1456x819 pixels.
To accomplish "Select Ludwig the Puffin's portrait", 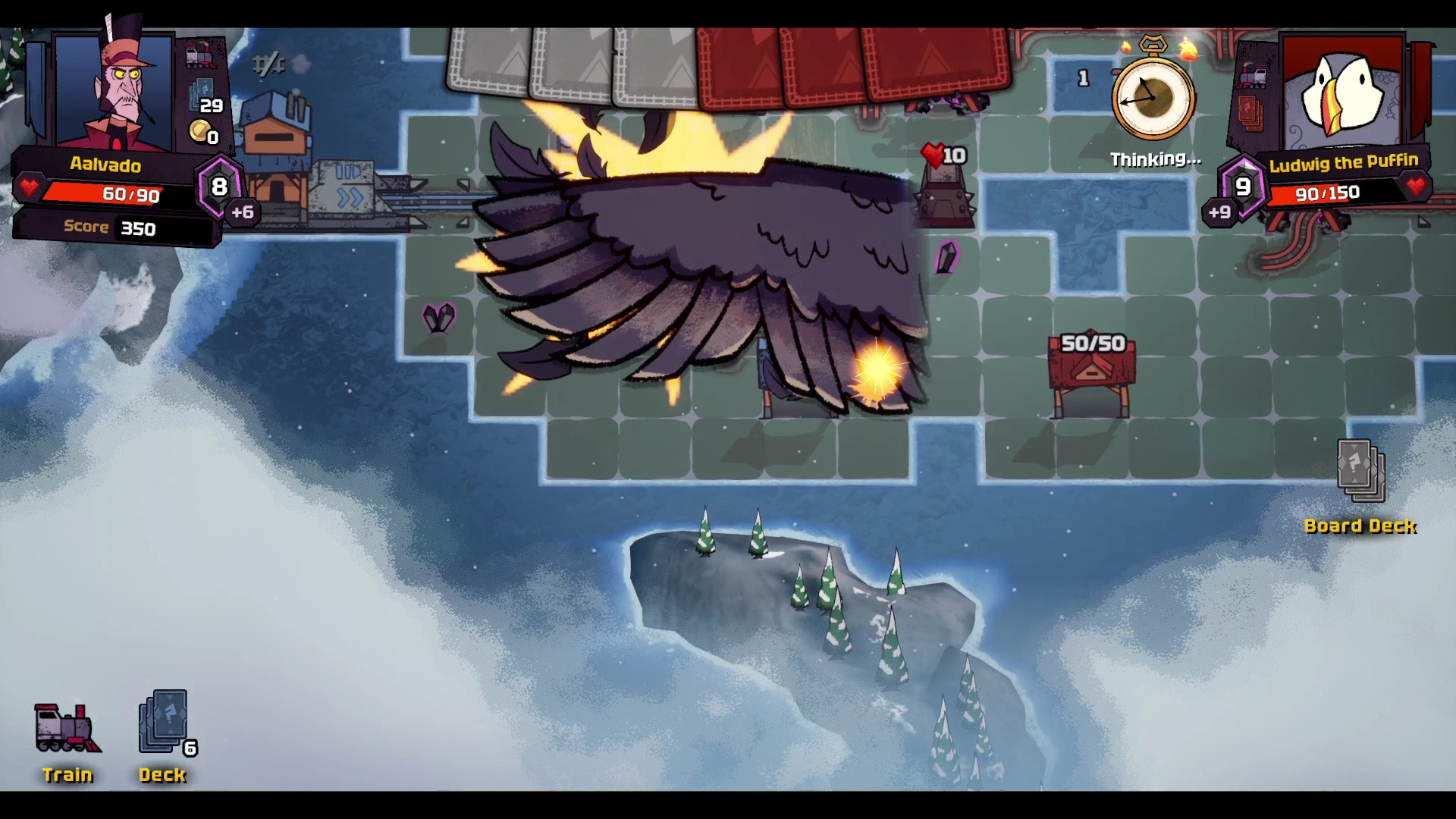I will (x=1342, y=91).
